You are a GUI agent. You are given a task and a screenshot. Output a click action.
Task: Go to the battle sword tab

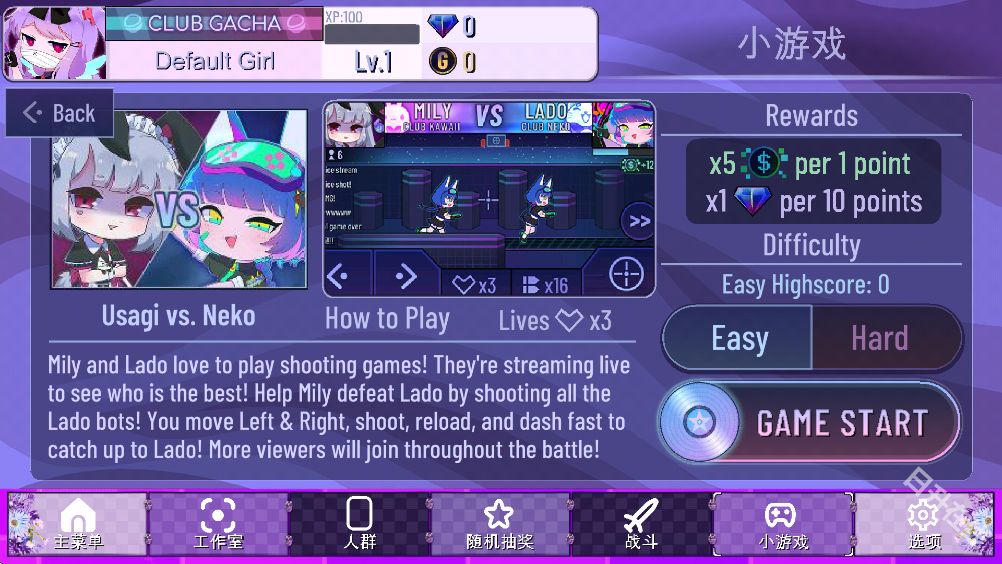641,525
